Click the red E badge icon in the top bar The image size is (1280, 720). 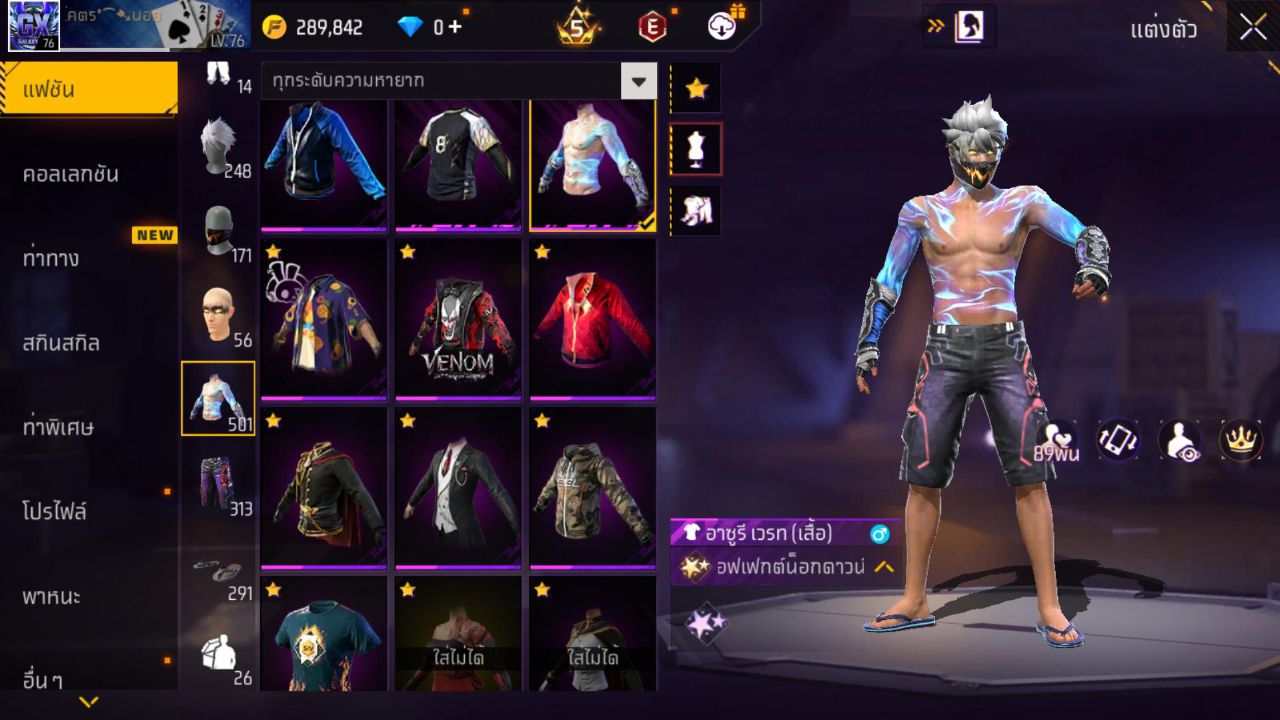(x=655, y=27)
